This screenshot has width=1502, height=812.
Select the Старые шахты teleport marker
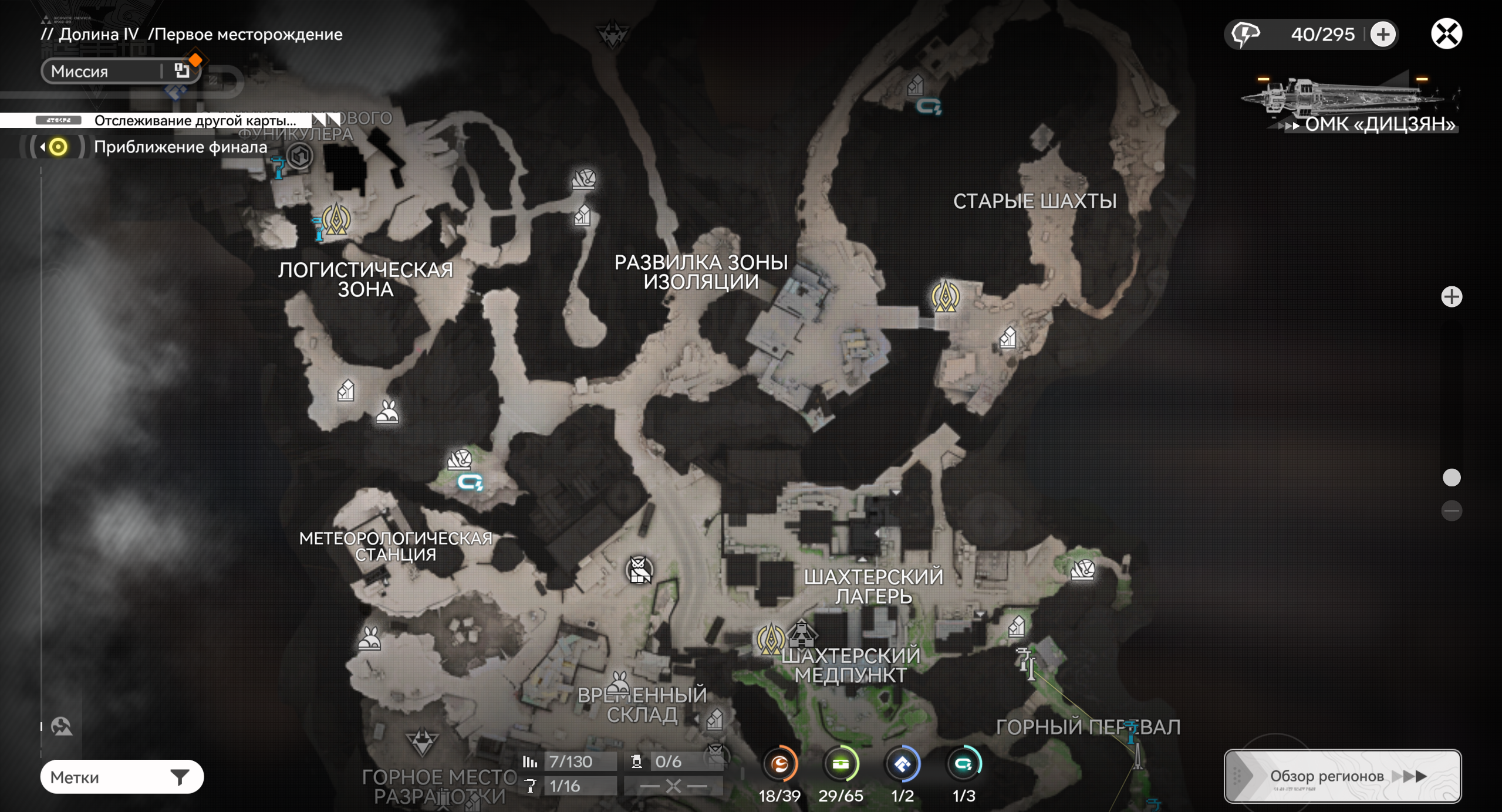coord(946,296)
